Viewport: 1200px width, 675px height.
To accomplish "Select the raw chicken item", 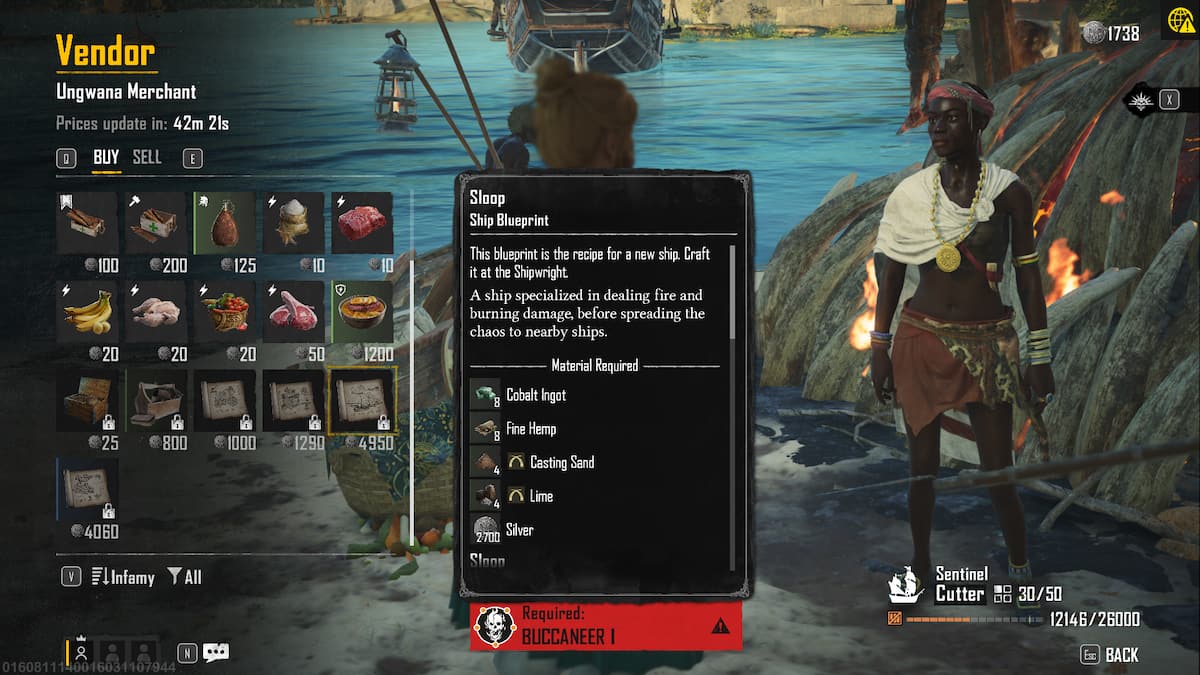I will point(156,311).
